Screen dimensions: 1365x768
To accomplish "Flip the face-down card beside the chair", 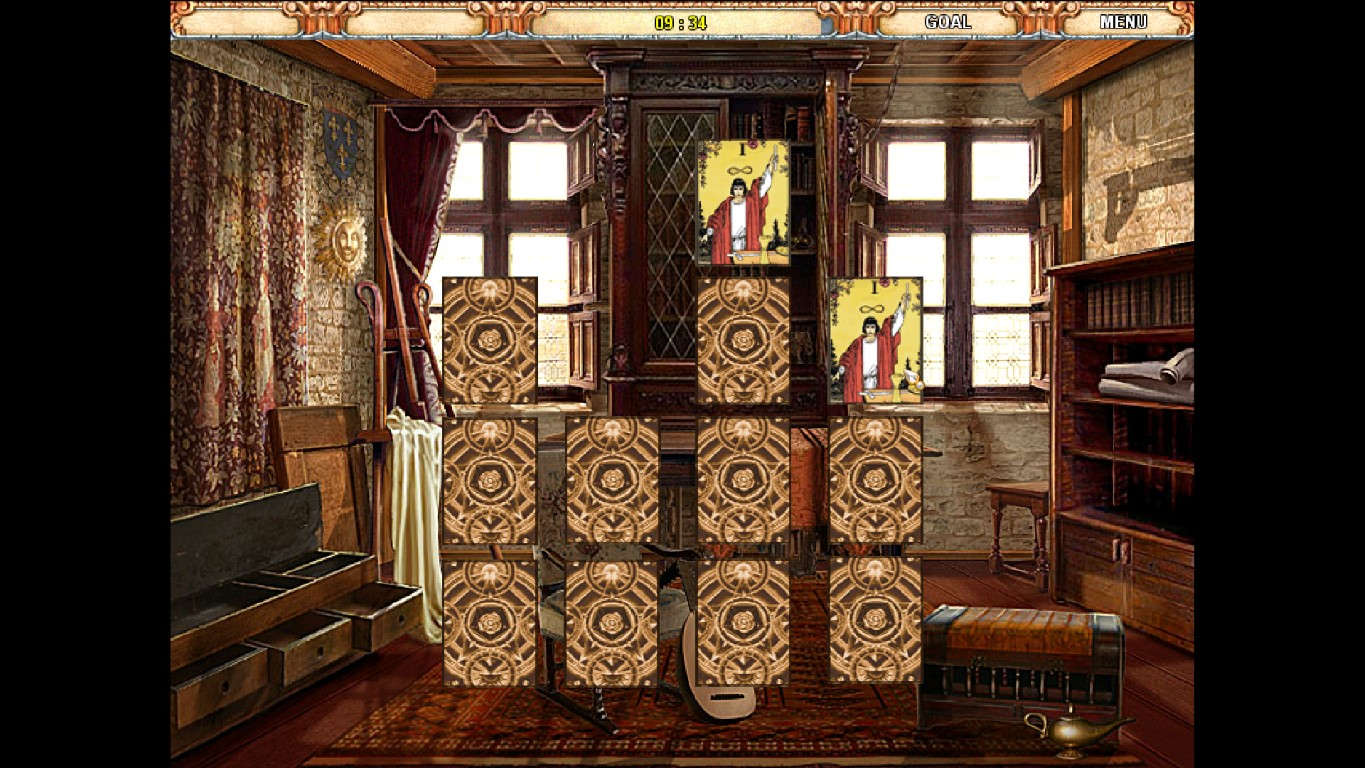I will 614,481.
